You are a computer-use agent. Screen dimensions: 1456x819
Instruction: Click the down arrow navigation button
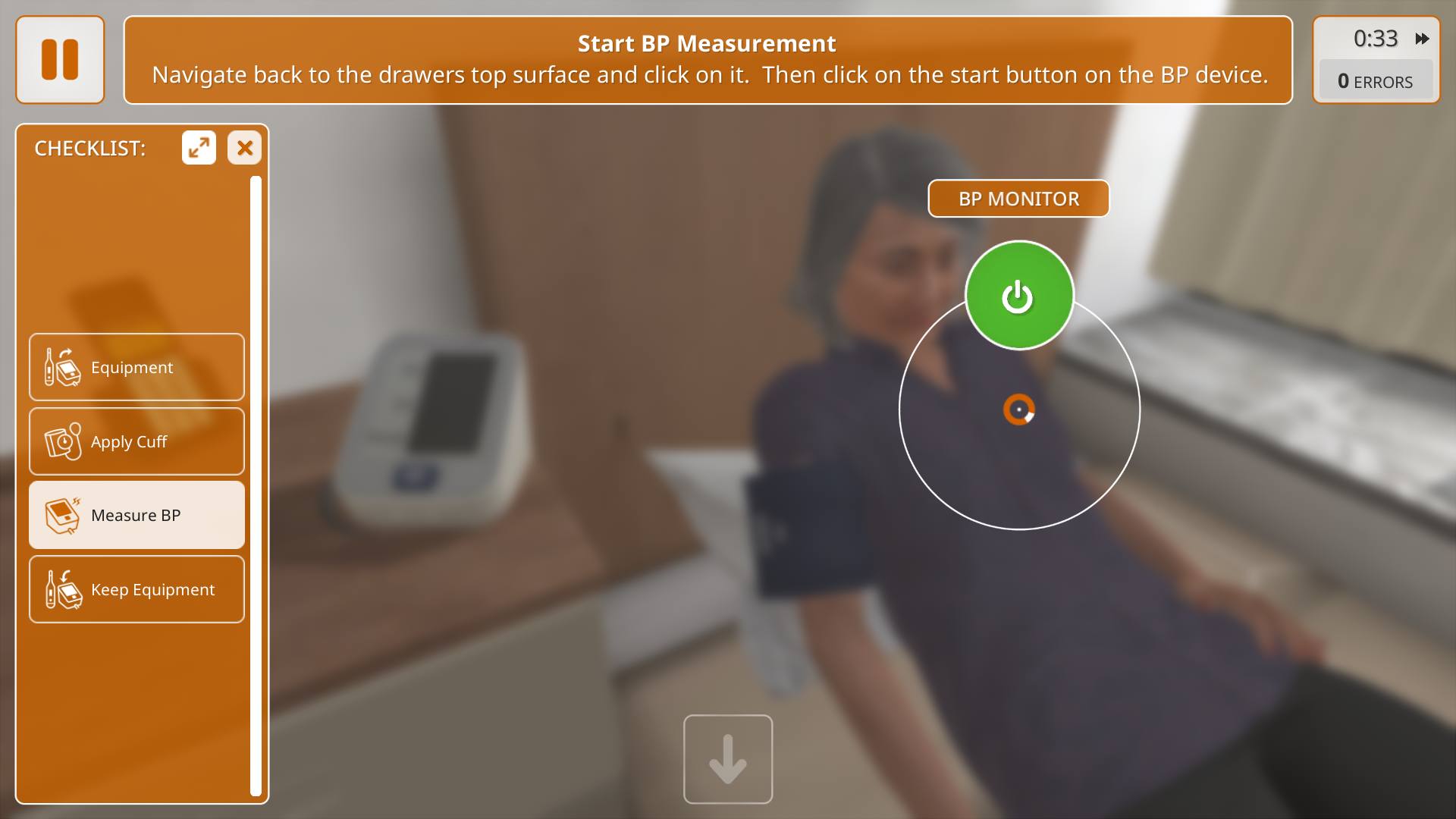[x=727, y=758]
